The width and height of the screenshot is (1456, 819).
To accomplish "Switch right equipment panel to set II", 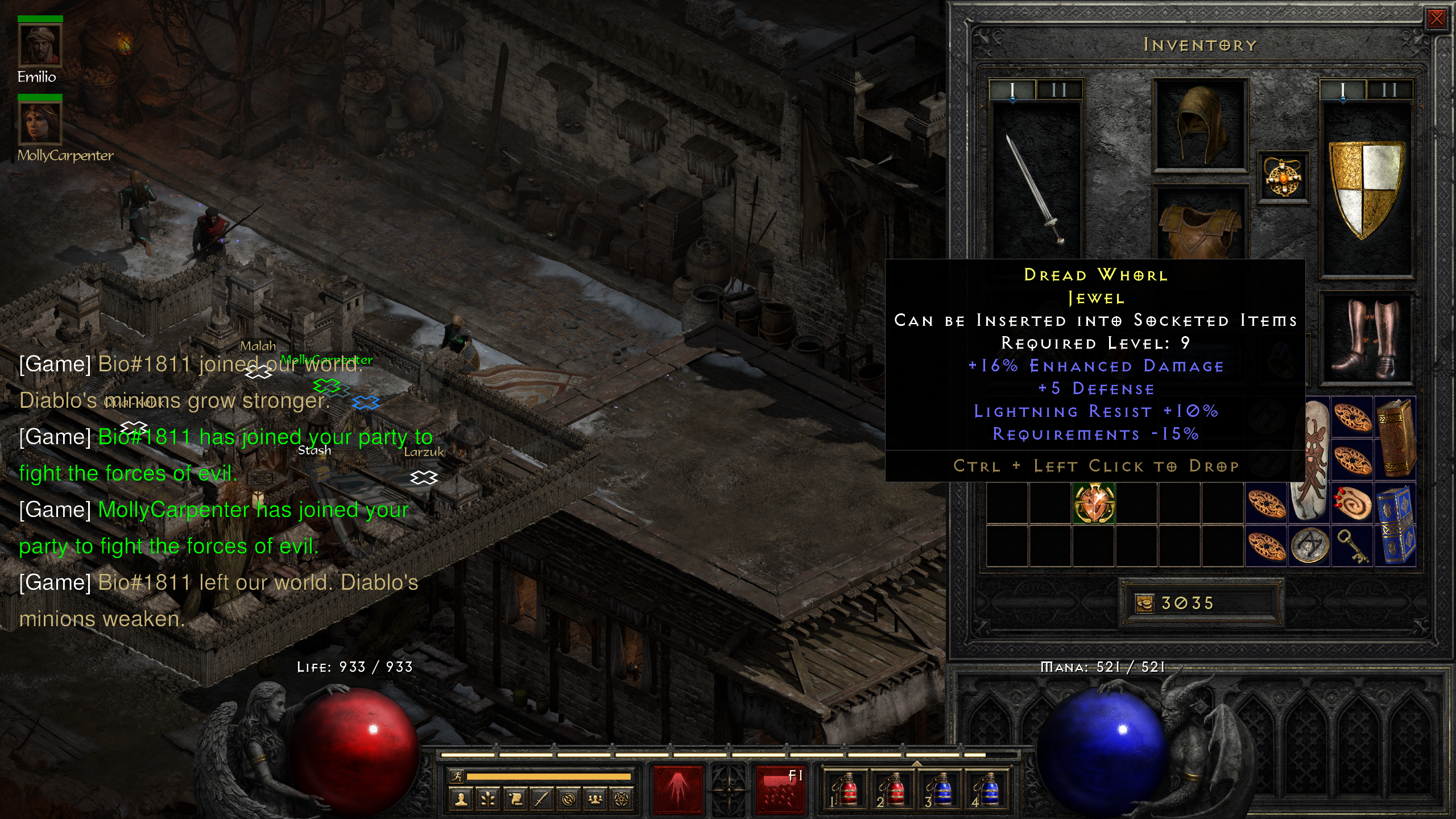I will (x=1389, y=89).
